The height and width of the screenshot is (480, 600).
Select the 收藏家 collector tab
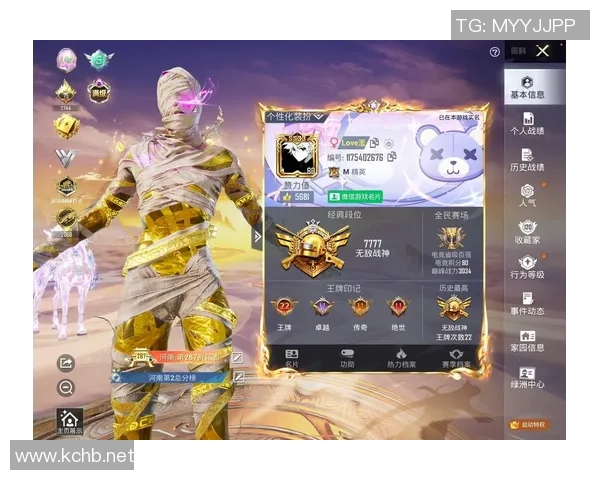[x=527, y=233]
